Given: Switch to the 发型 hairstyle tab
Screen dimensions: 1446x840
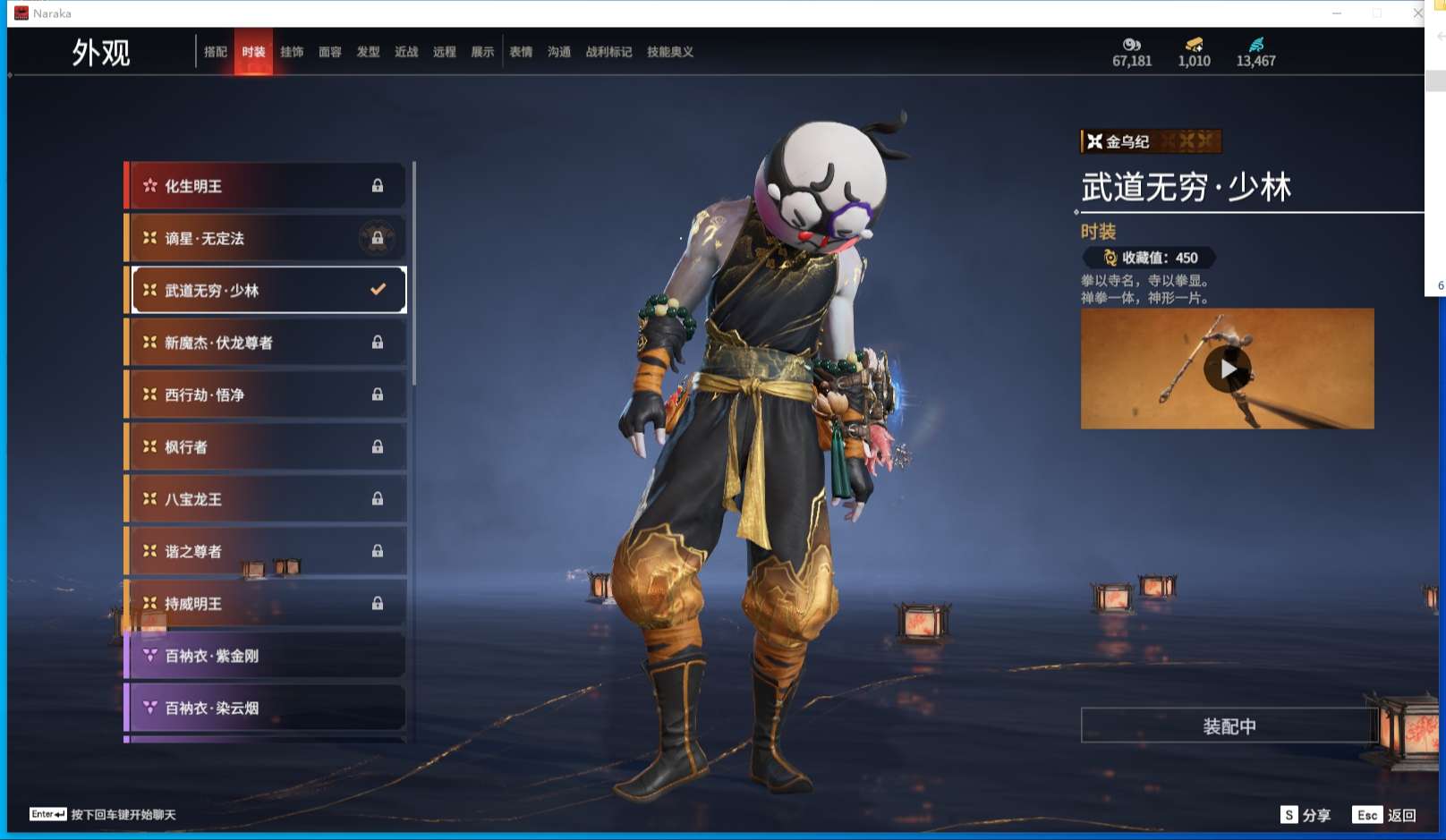Looking at the screenshot, I should click(369, 52).
